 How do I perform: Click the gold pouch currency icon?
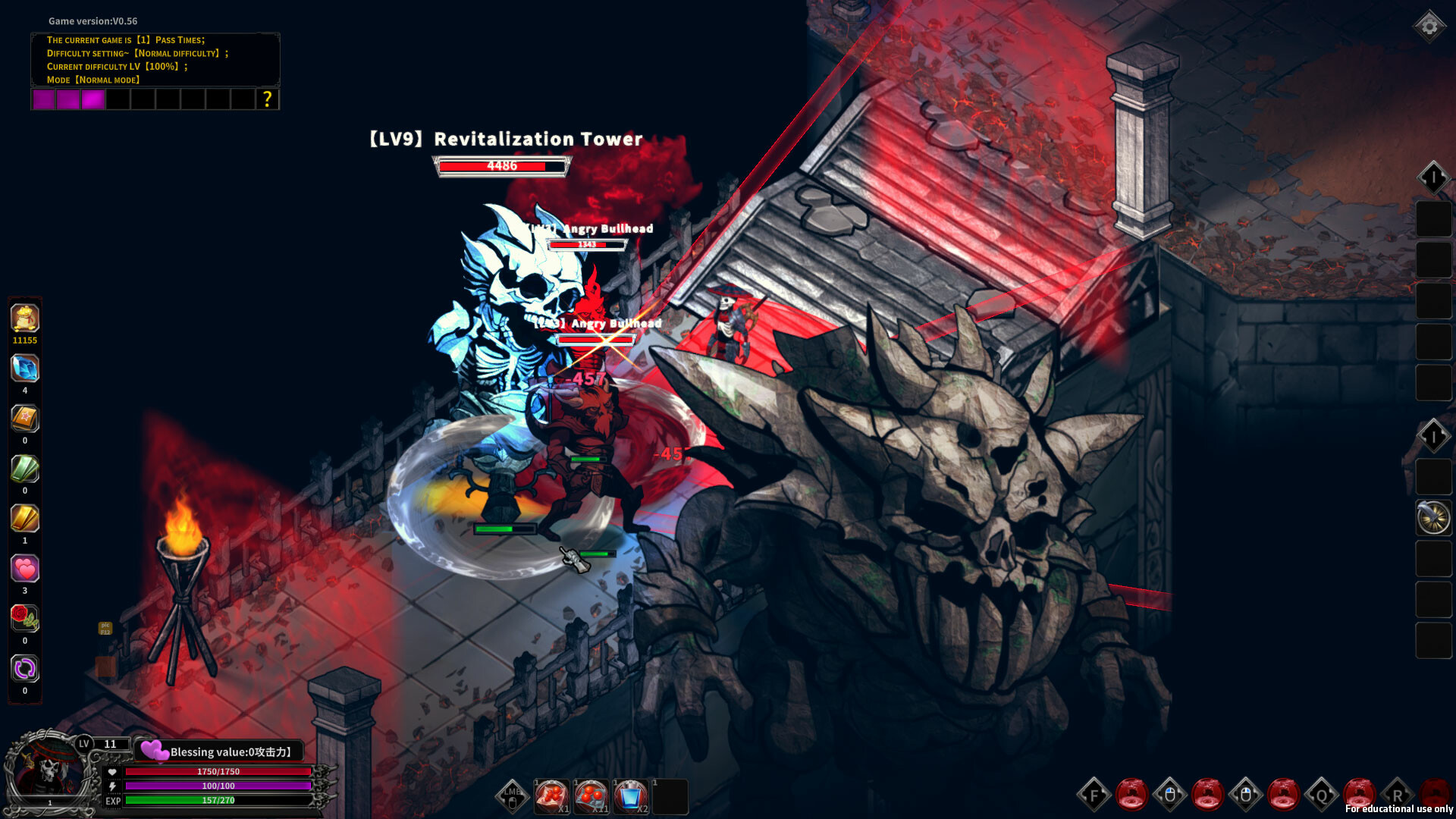click(25, 318)
